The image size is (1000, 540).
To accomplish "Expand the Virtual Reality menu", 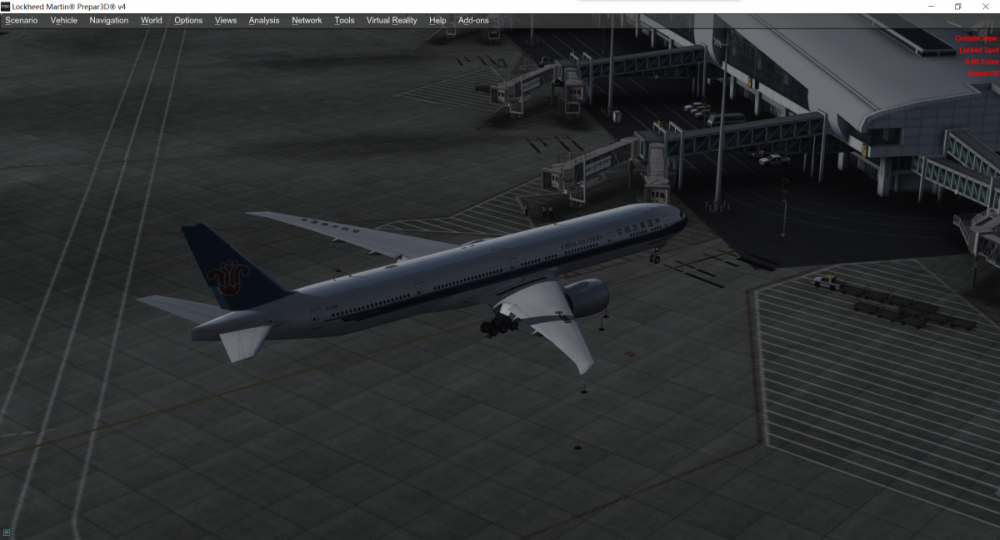I will pyautogui.click(x=392, y=20).
